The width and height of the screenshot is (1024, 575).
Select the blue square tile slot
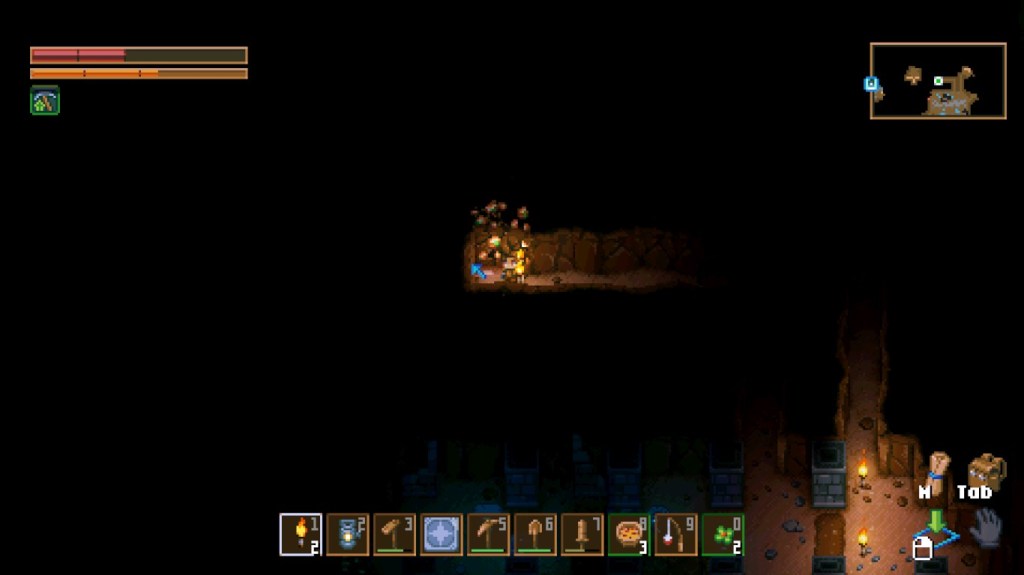click(x=442, y=534)
